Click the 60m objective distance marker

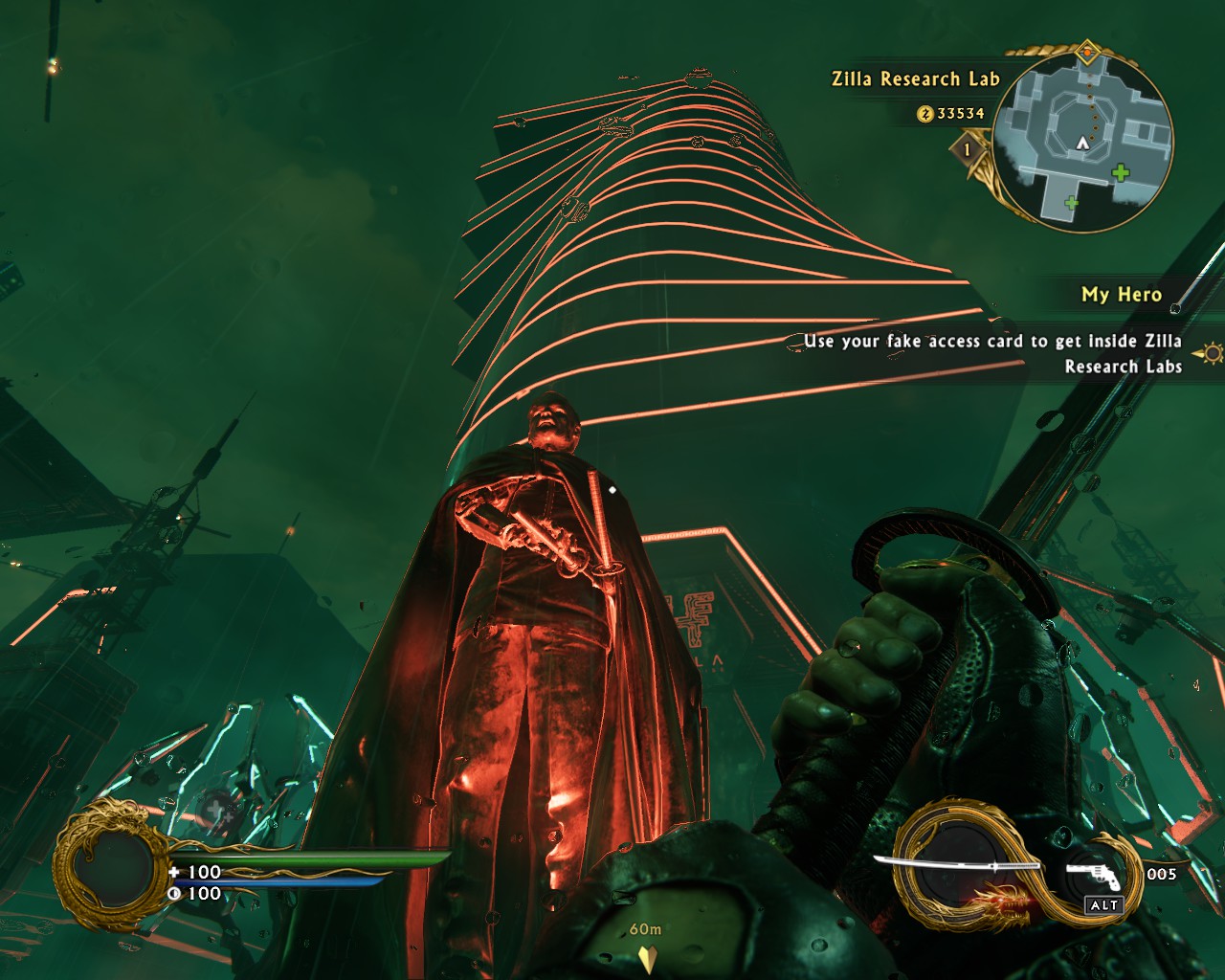tap(646, 944)
